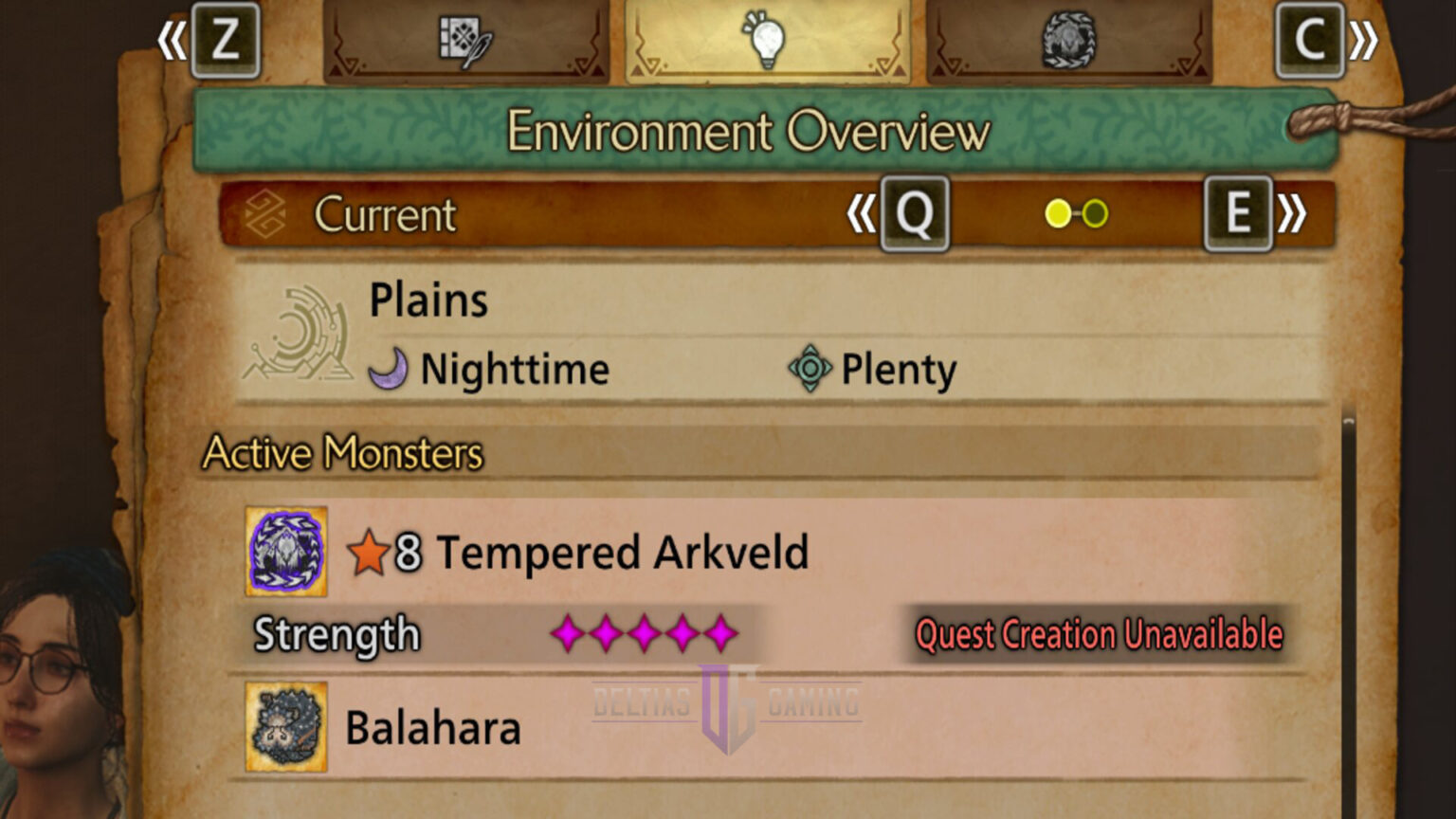Click the Q previous-page chevron
Screen dimensions: 1456x819
(x=913, y=214)
